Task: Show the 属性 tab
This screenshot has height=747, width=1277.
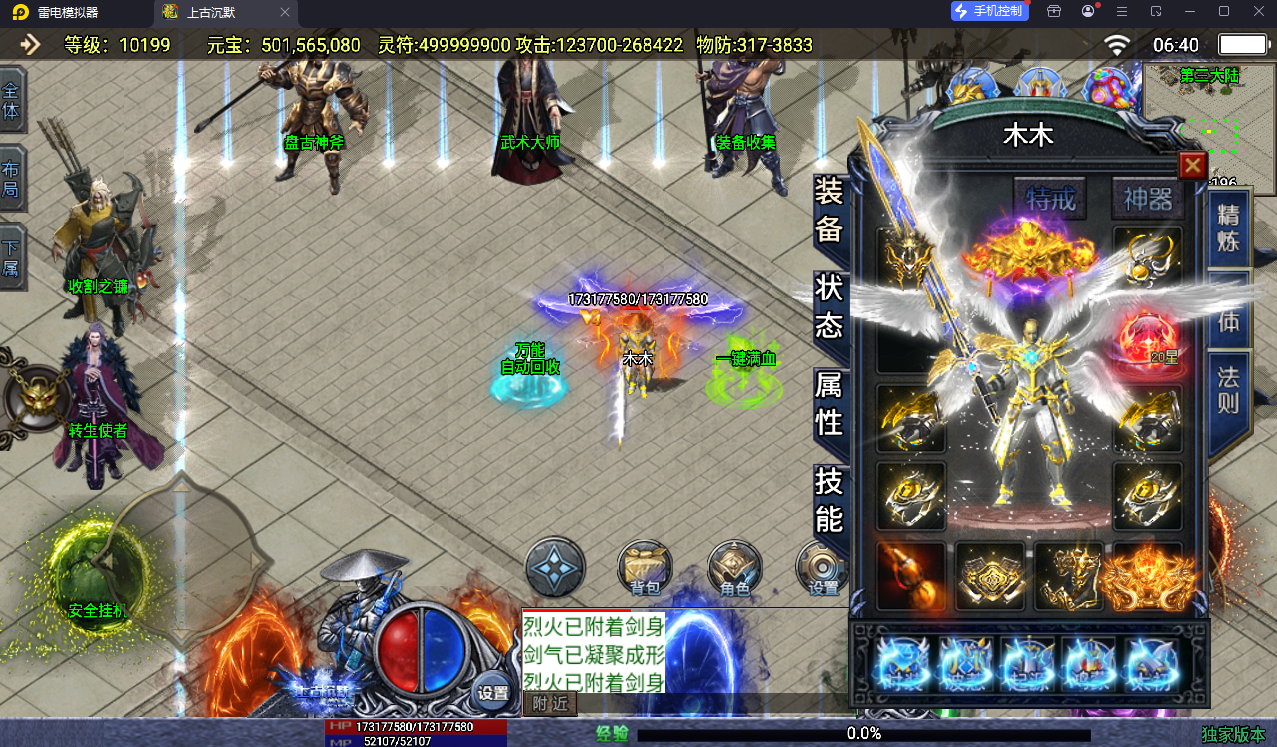Action: click(829, 403)
